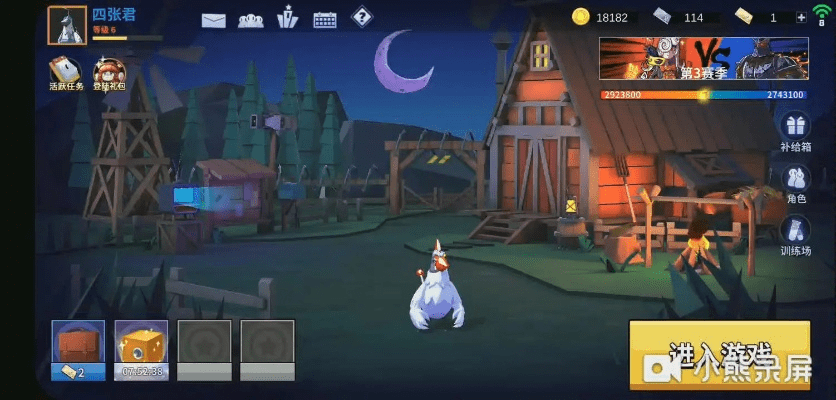Open the 角色 character menu
The height and width of the screenshot is (400, 836).
796,184
